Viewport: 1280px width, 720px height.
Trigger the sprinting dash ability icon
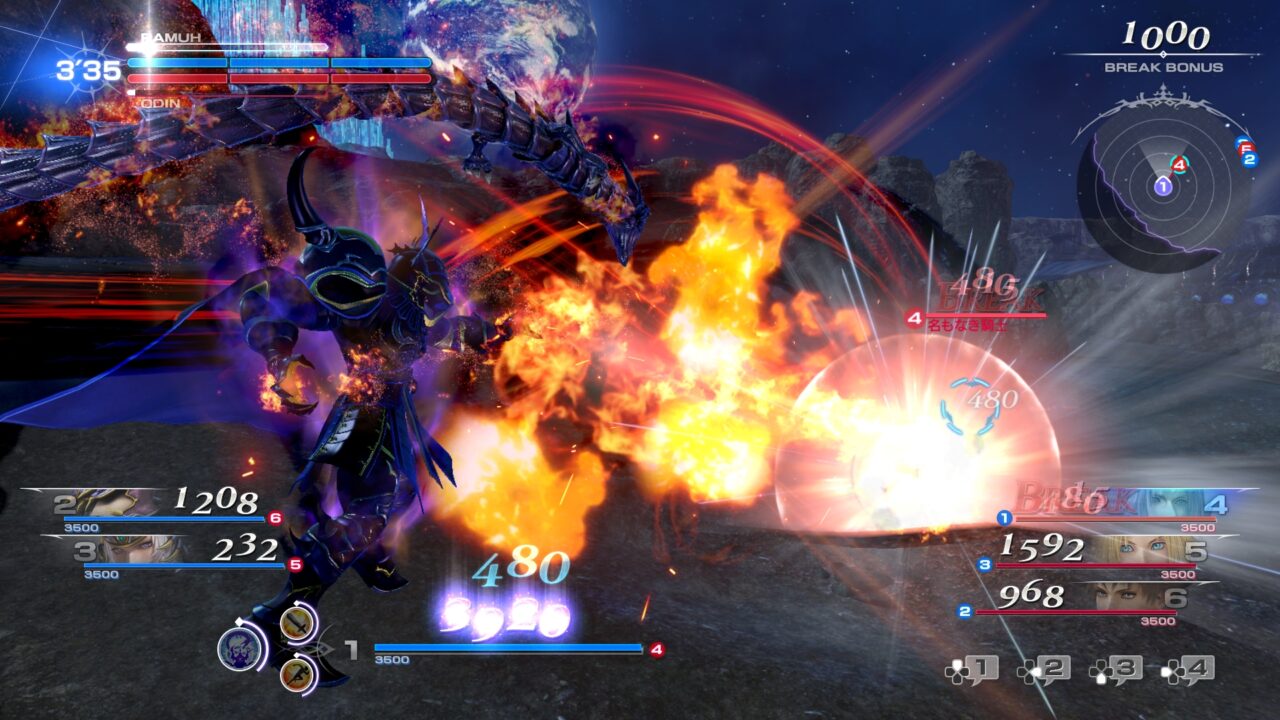296,675
